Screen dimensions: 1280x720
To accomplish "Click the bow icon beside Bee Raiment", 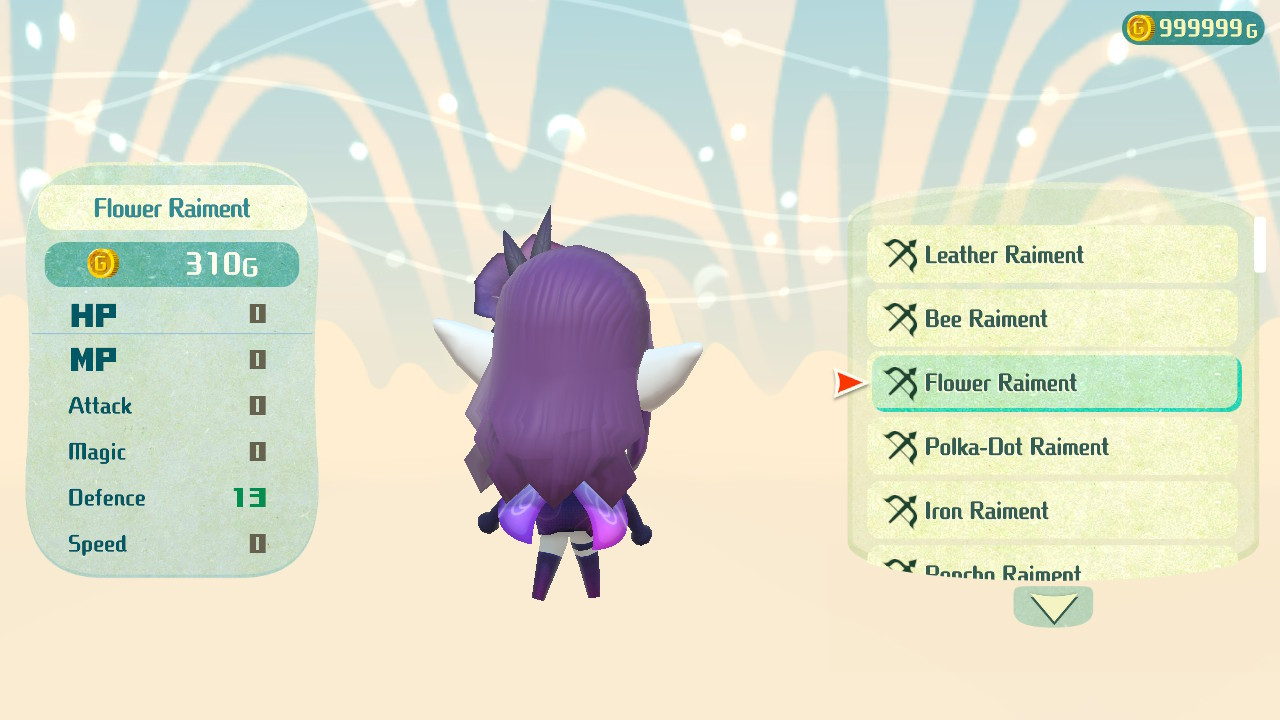I will click(x=901, y=319).
